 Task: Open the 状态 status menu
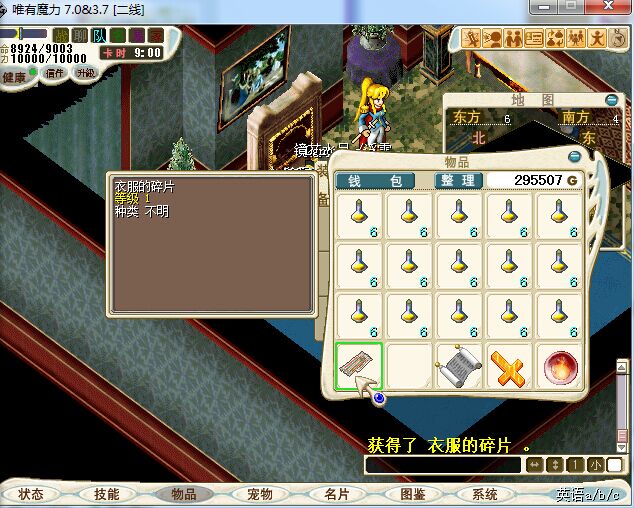pos(31,494)
